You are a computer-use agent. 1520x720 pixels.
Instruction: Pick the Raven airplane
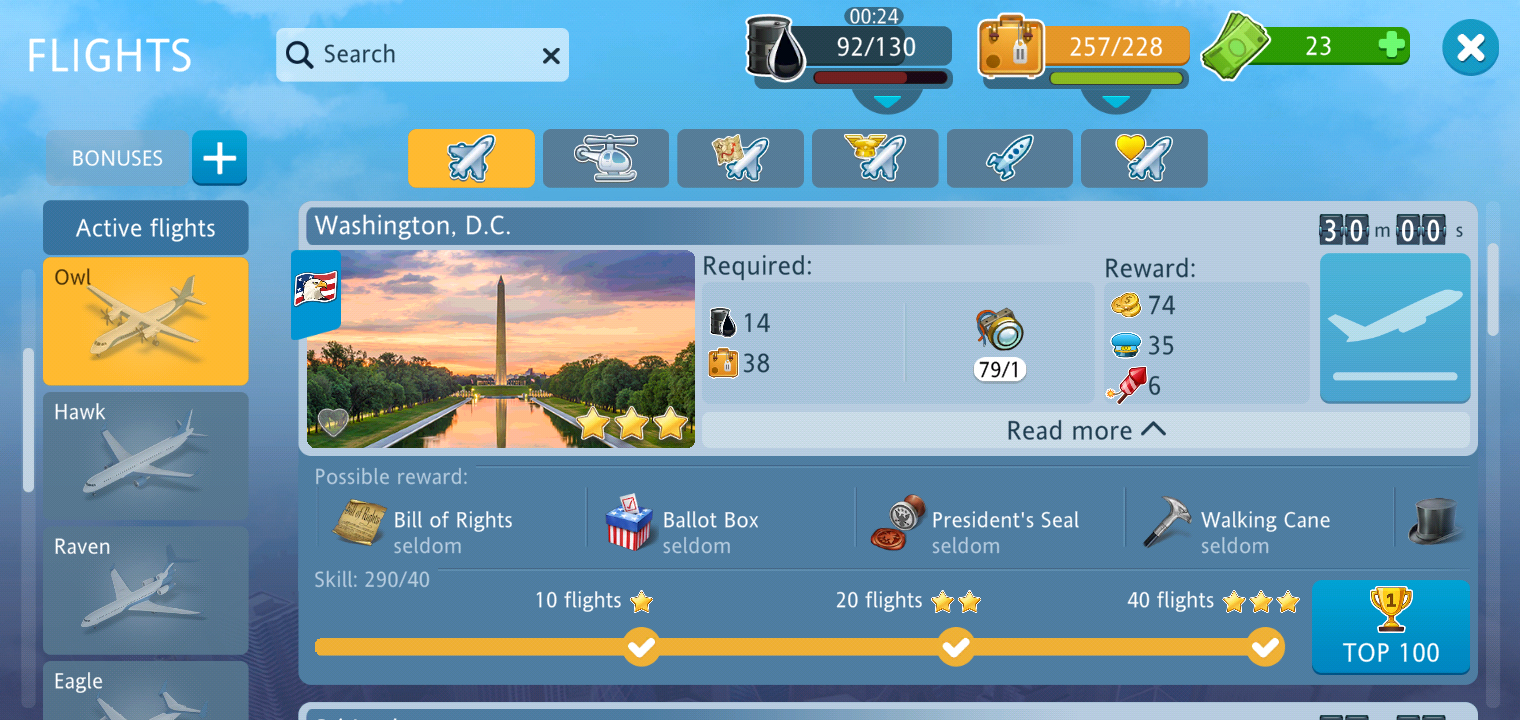pyautogui.click(x=146, y=591)
